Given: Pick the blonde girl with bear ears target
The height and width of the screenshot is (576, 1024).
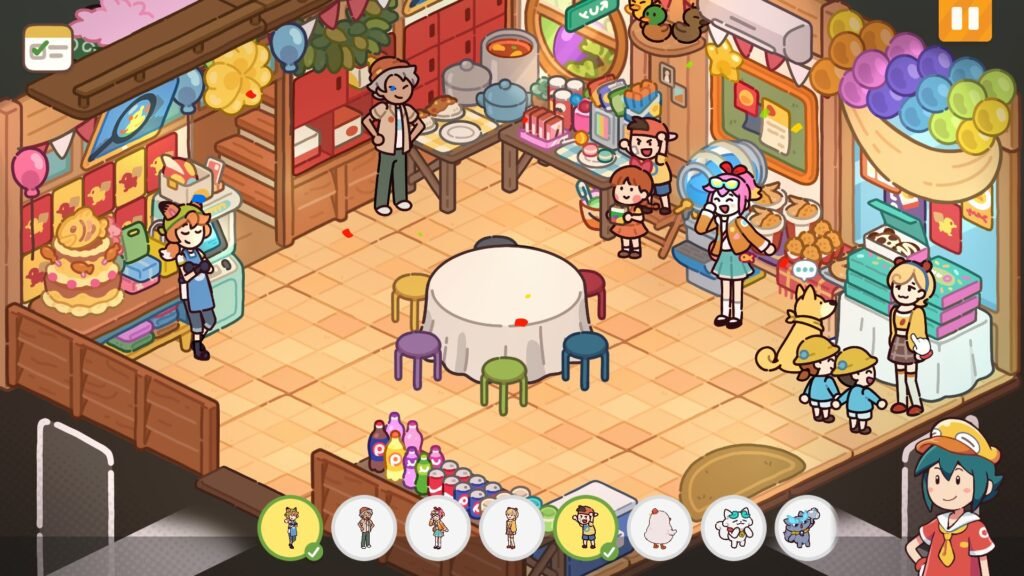Looking at the screenshot, I should (512, 527).
